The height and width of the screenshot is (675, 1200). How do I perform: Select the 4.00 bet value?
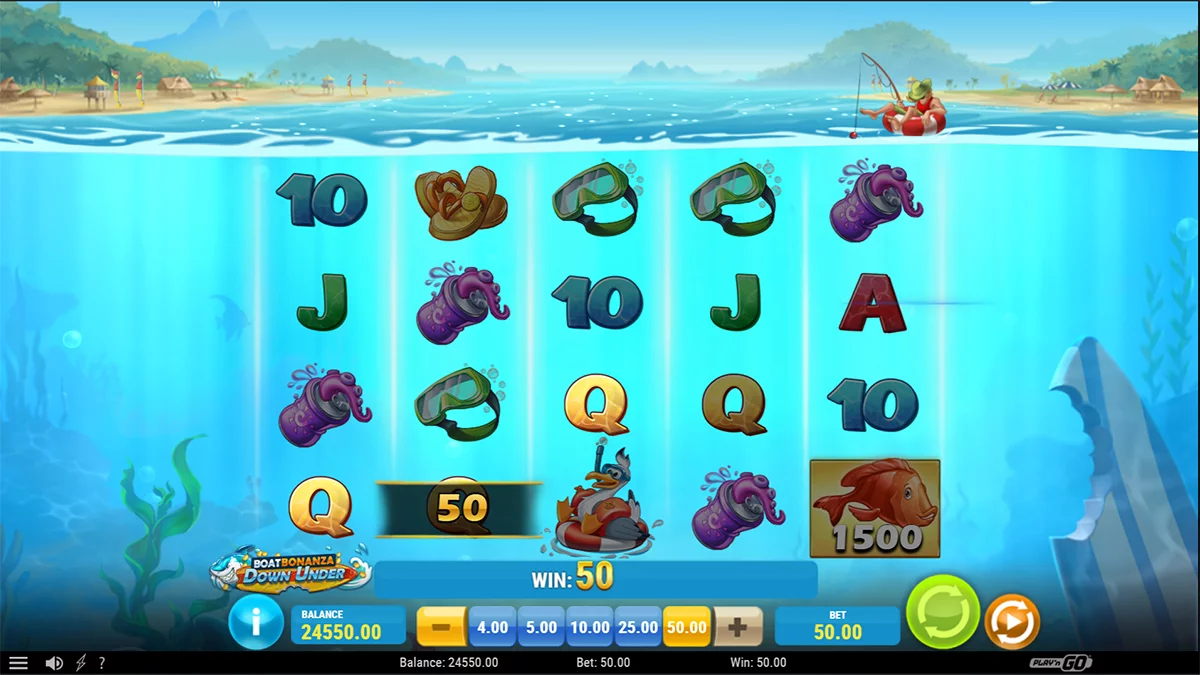click(x=492, y=627)
